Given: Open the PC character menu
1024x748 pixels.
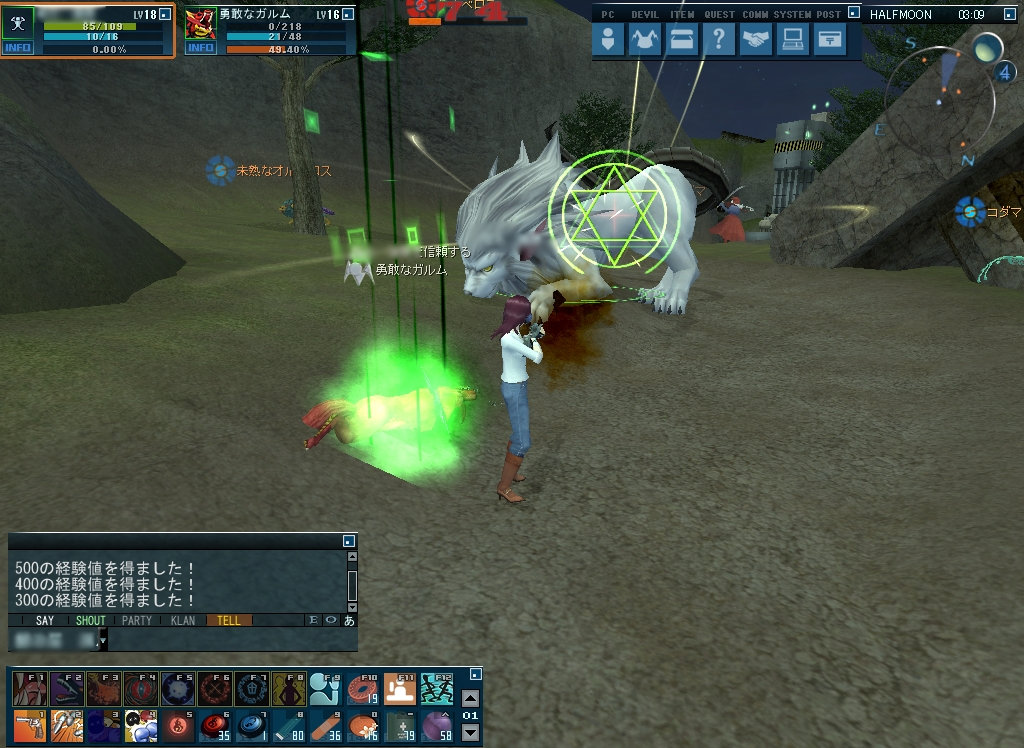Looking at the screenshot, I should [x=609, y=39].
